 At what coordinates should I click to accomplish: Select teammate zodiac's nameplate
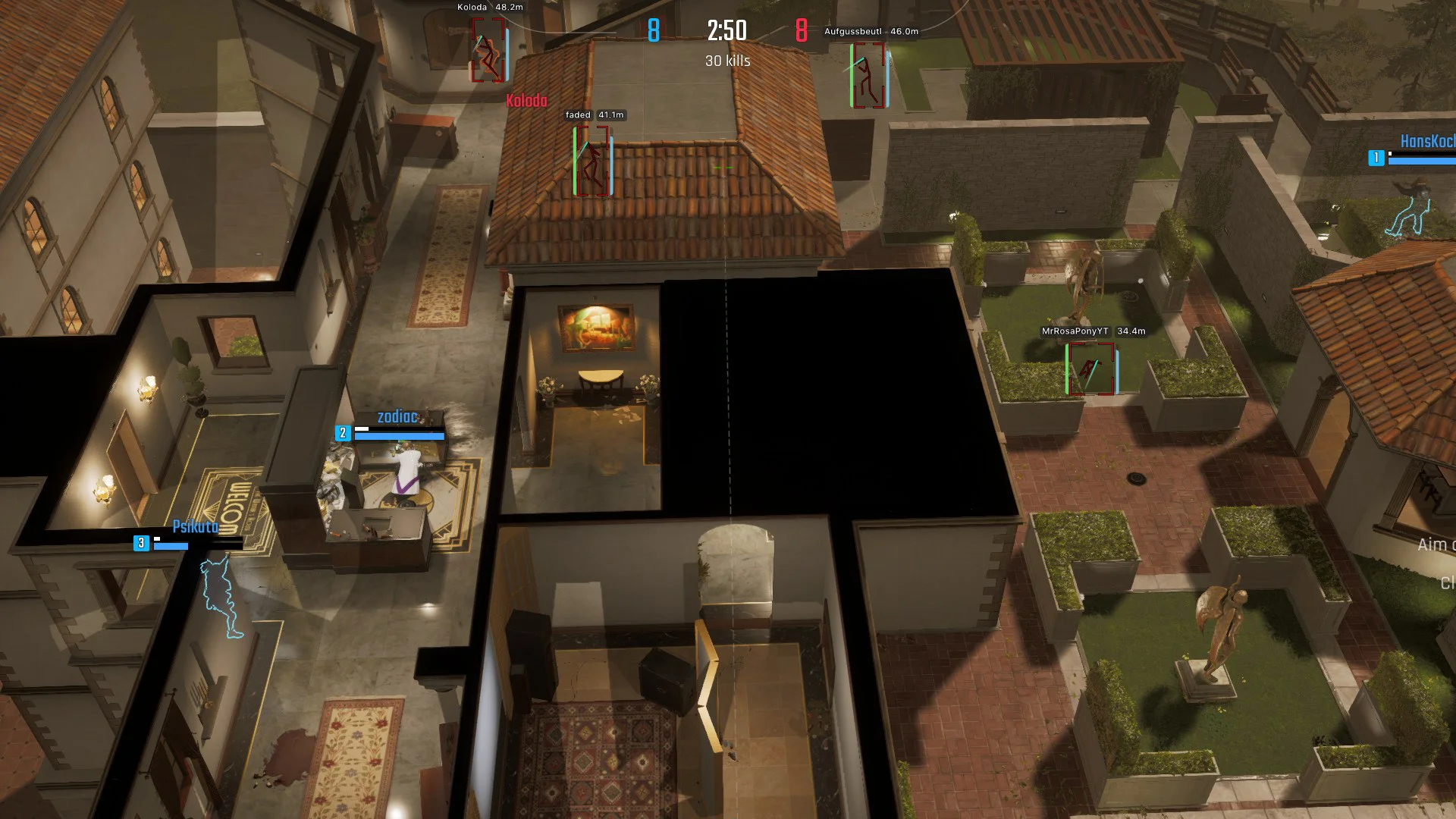tap(397, 417)
